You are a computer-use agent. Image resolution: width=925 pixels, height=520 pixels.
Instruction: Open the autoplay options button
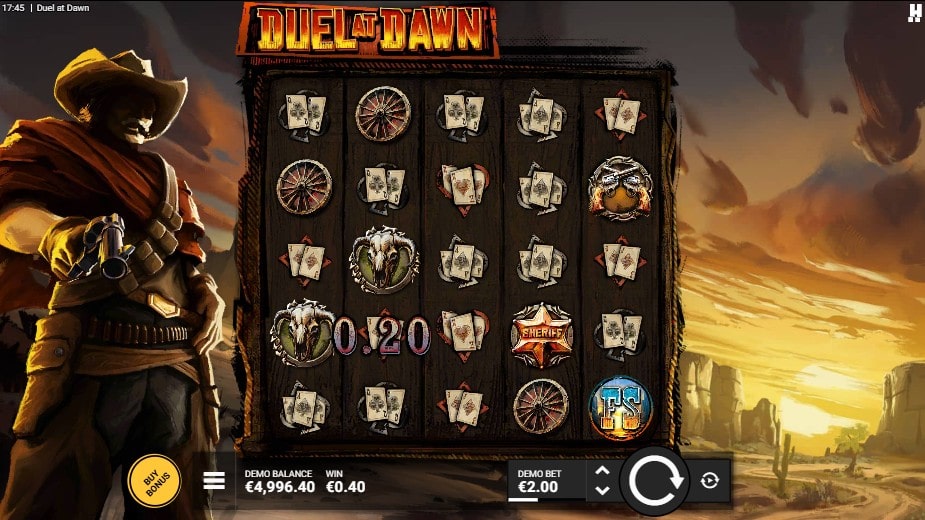pyautogui.click(x=710, y=481)
